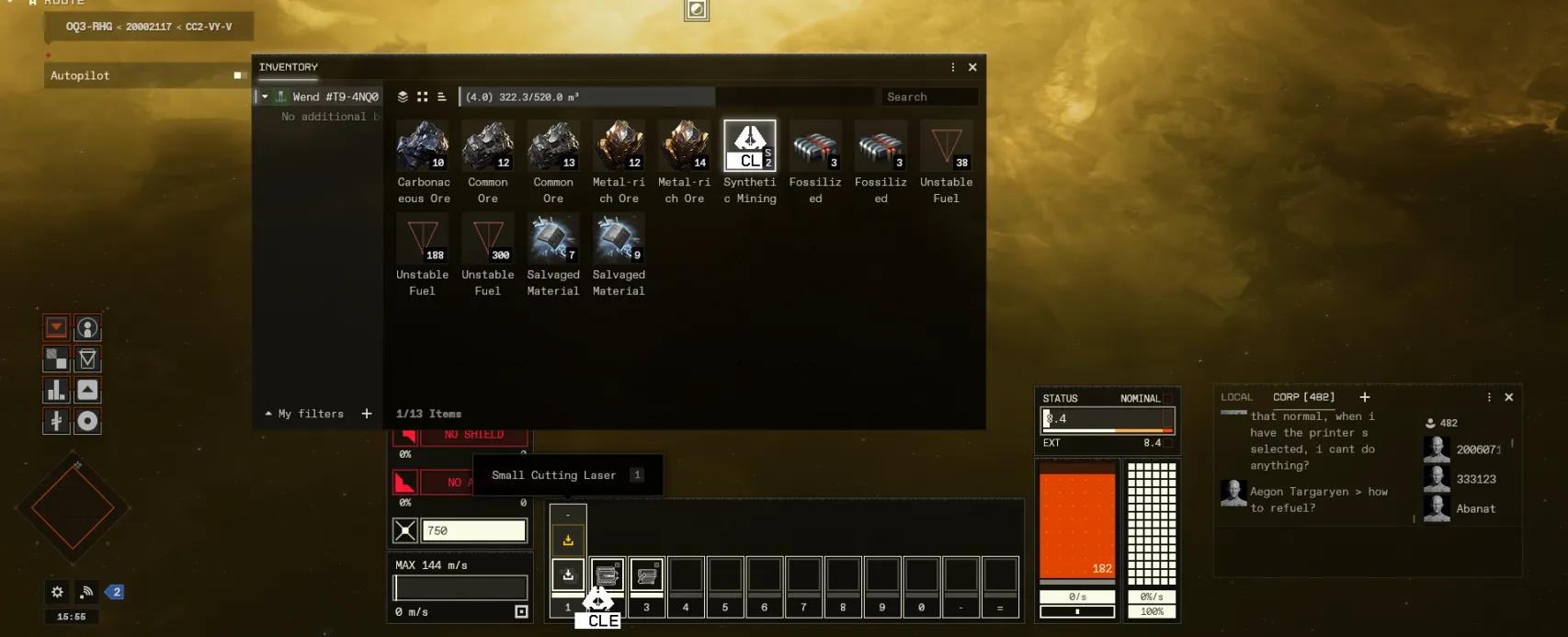Add a new chat channel tab
Viewport: 1568px width, 637px height.
[x=1365, y=397]
